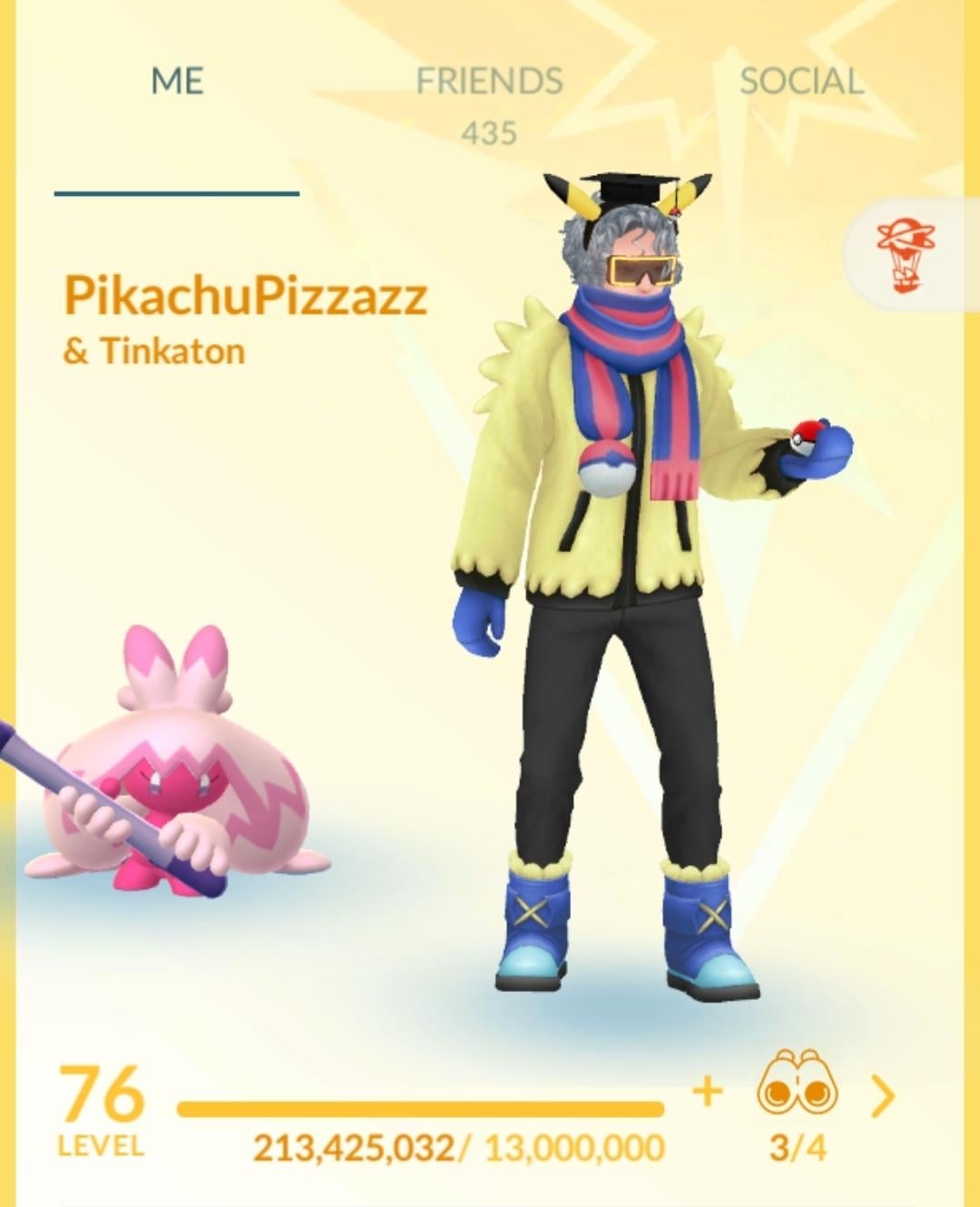
Task: Switch to the ME tab
Action: (x=177, y=82)
